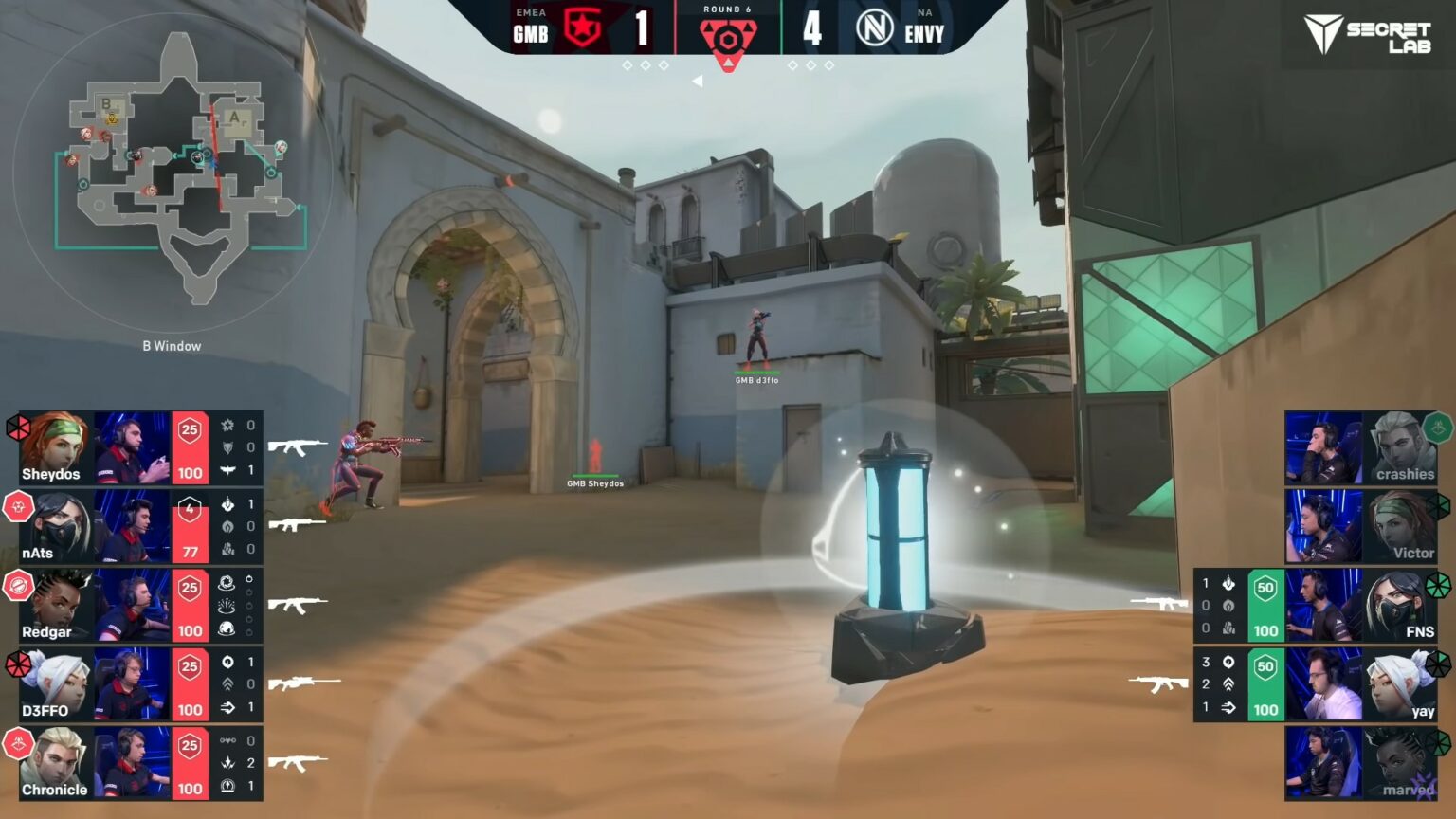
Task: Click FNS's green shield value of 50
Action: tap(1265, 586)
